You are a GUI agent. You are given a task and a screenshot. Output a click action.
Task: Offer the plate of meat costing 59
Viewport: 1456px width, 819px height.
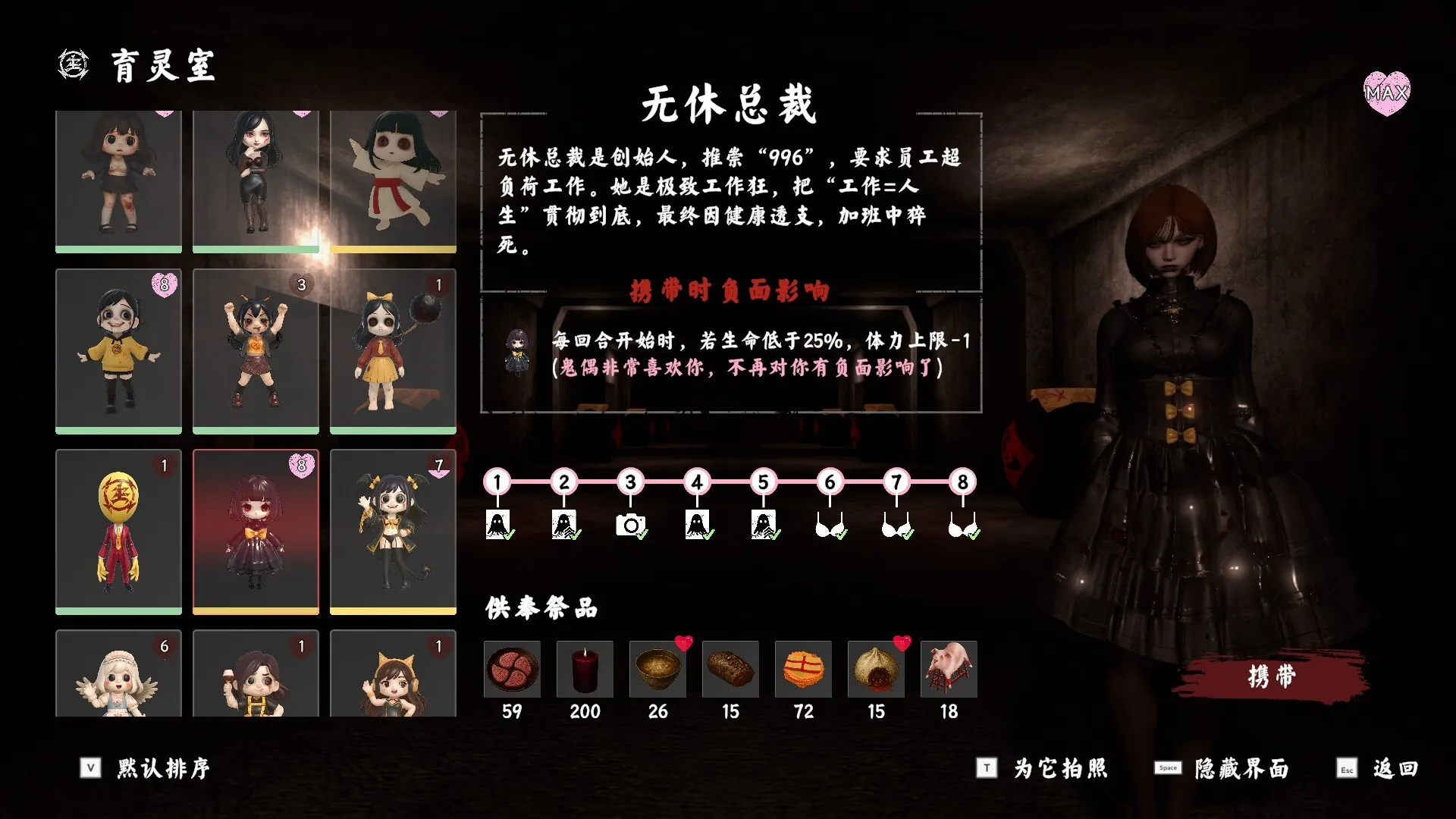pyautogui.click(x=512, y=670)
